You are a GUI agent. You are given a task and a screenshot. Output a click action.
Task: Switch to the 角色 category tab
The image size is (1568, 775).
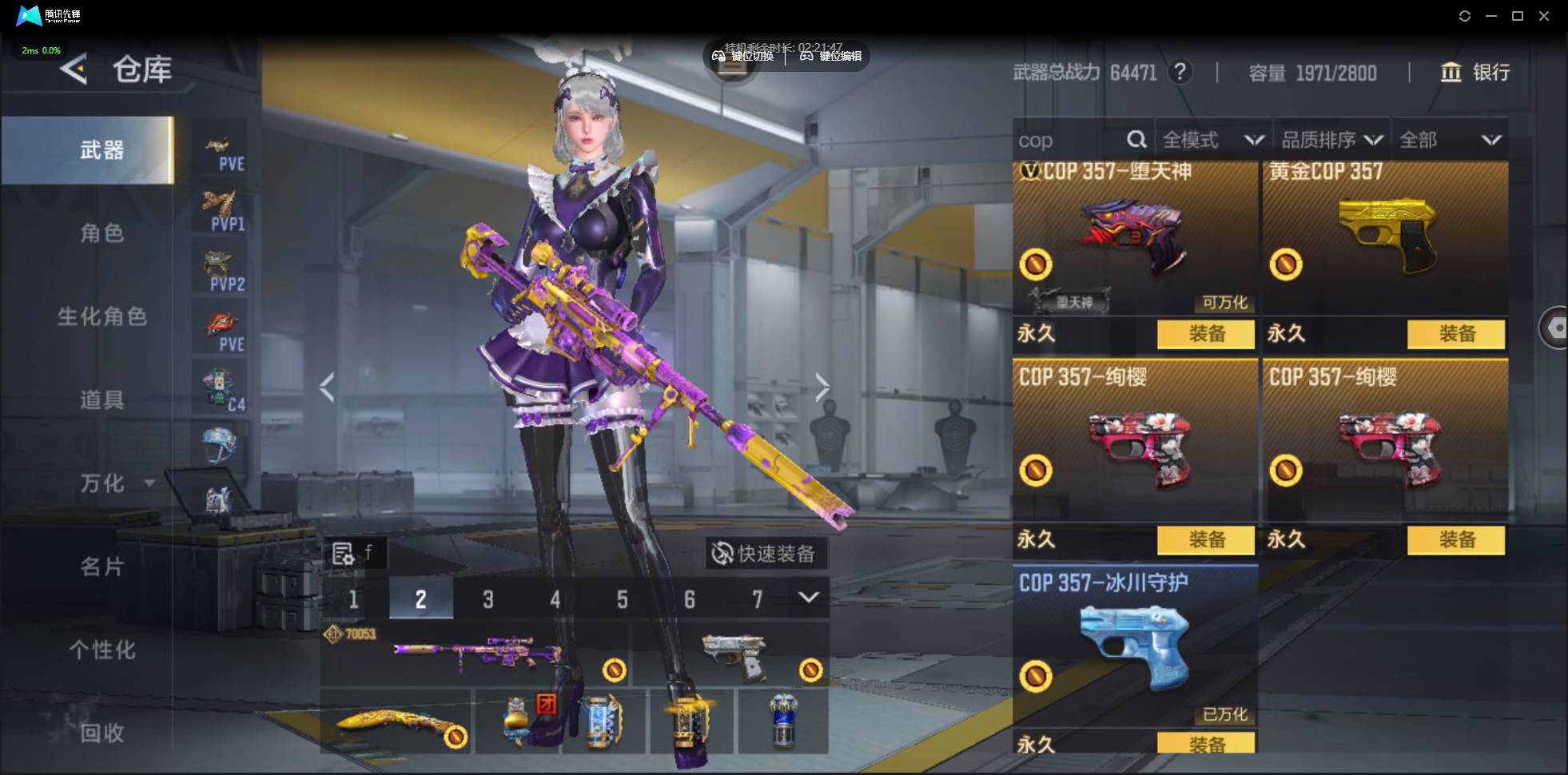(101, 233)
